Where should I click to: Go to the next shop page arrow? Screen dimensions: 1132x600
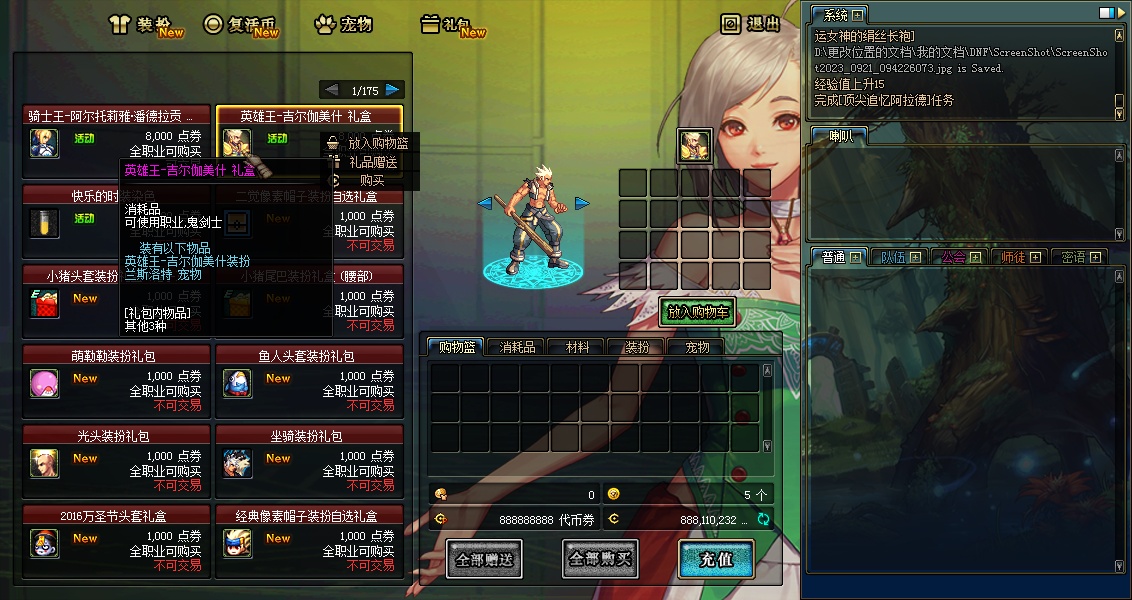coord(394,90)
